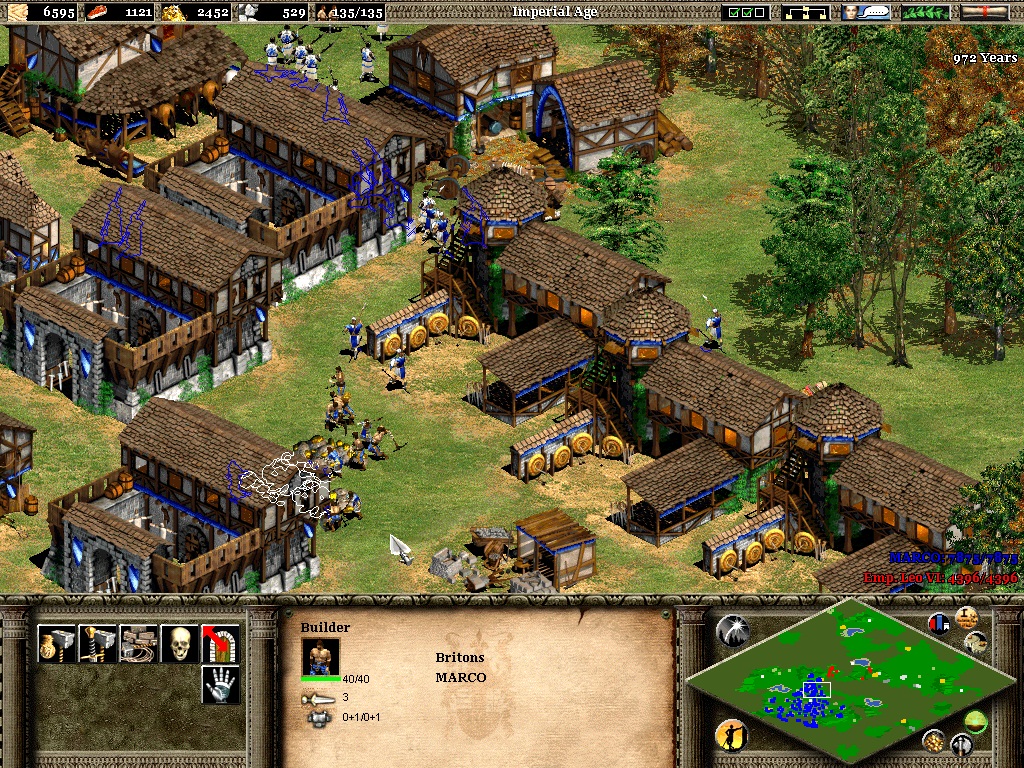
Task: Send a flare signal with the starburst button
Action: coord(731,629)
